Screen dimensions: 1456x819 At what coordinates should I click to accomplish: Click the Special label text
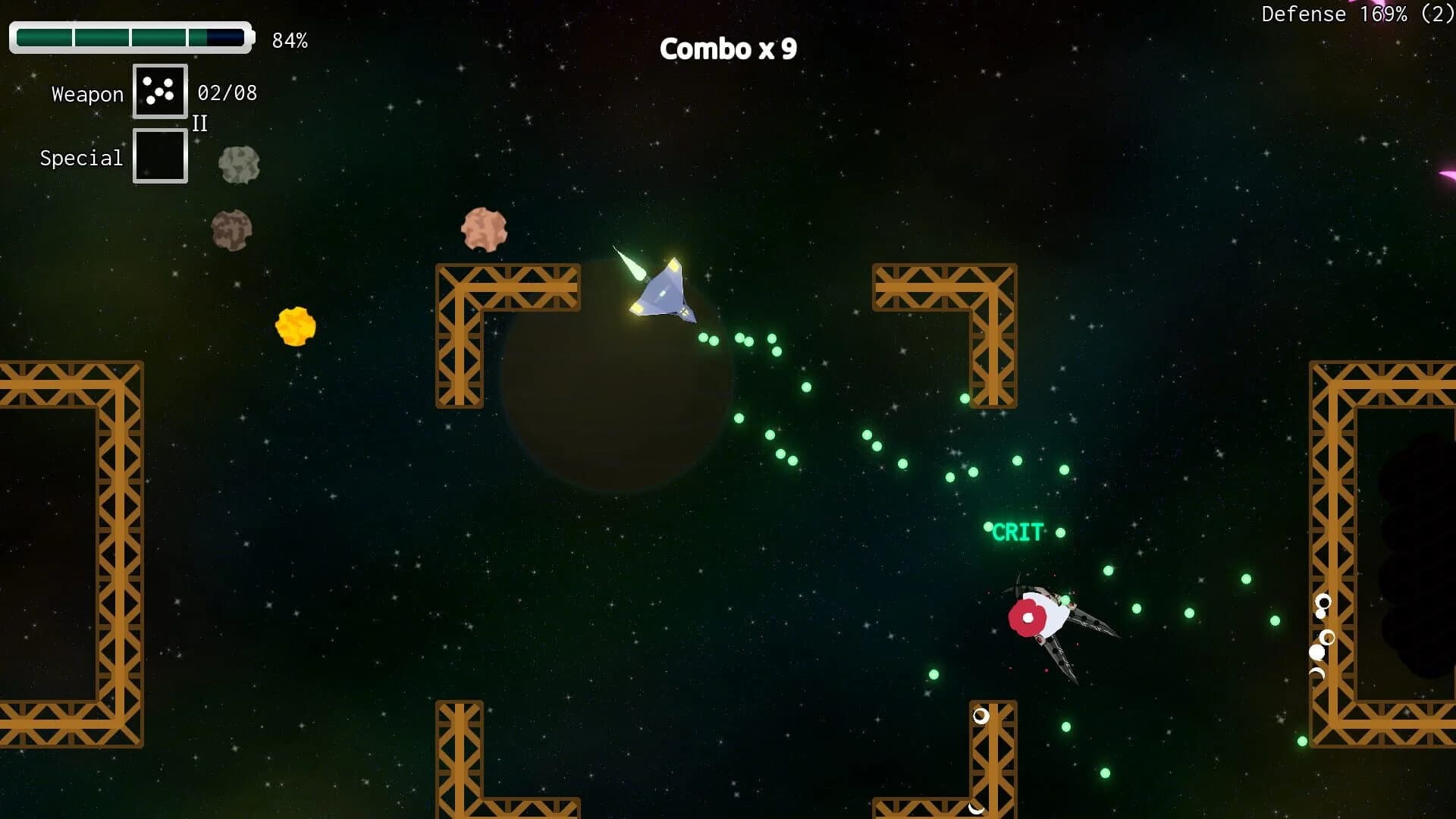click(81, 158)
